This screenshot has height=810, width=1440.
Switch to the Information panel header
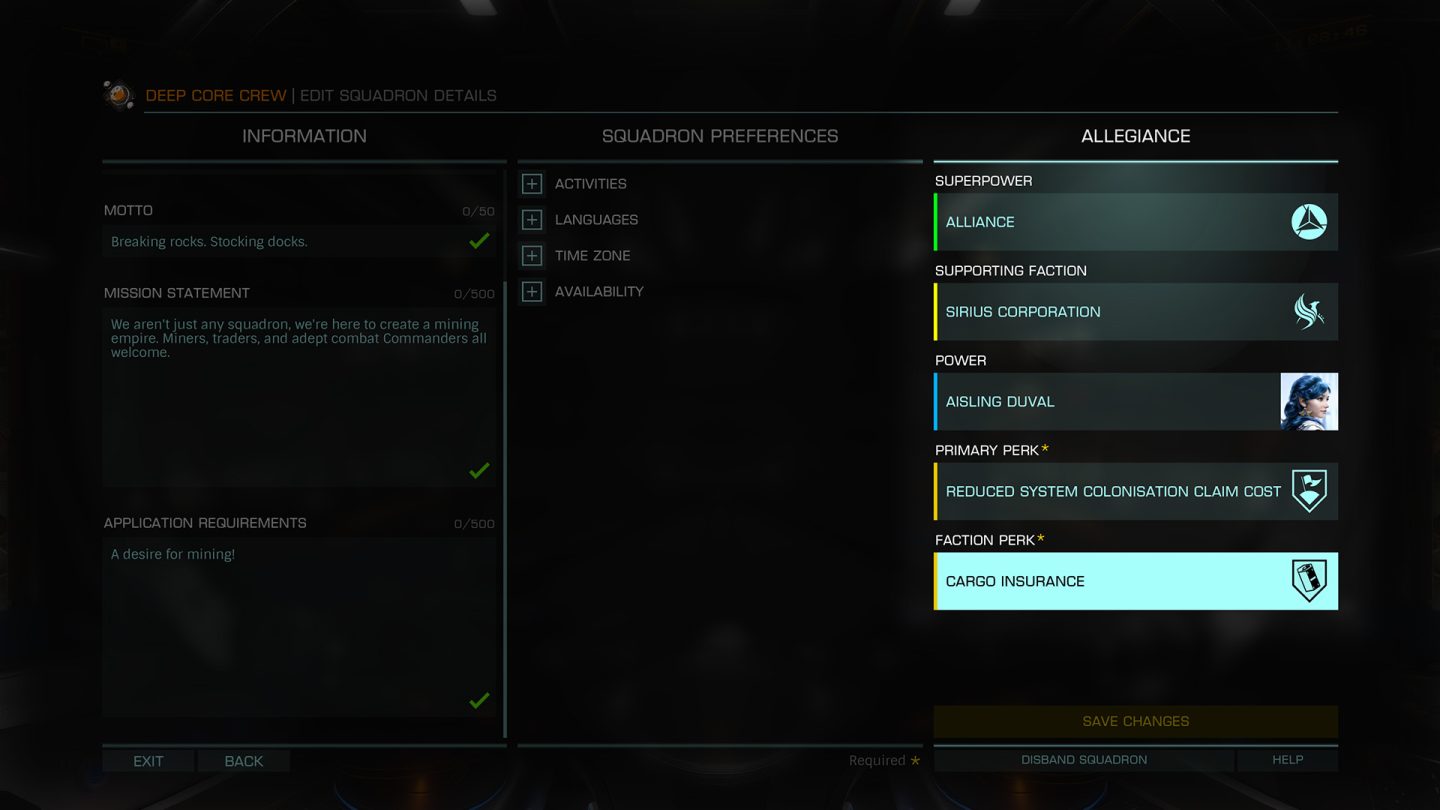point(304,136)
